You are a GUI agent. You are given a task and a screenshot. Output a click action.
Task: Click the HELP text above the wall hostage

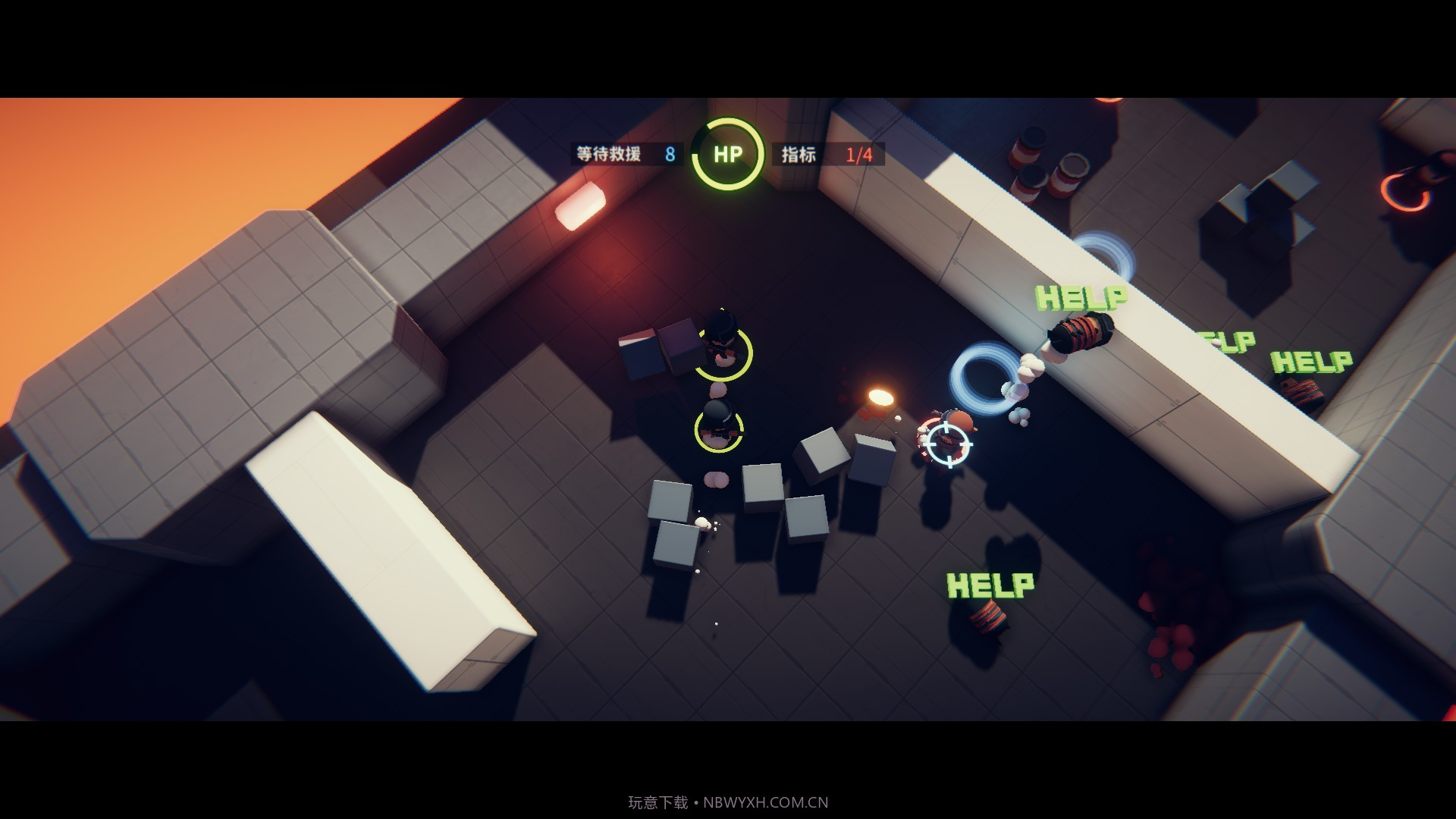[x=1081, y=298]
